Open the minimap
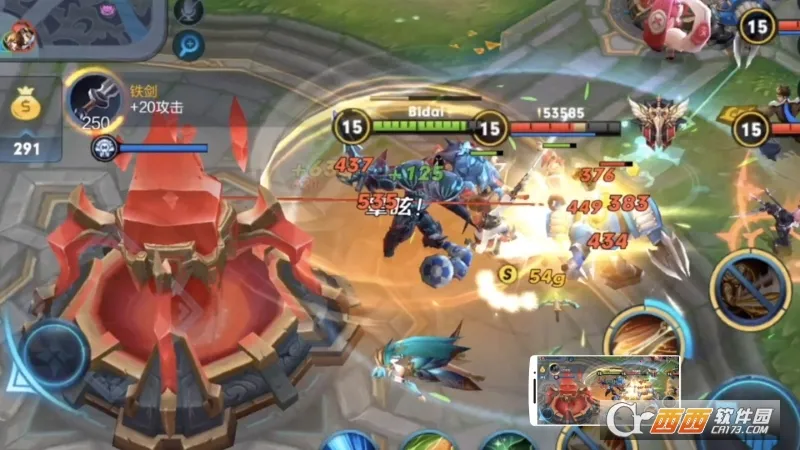 tap(80, 25)
